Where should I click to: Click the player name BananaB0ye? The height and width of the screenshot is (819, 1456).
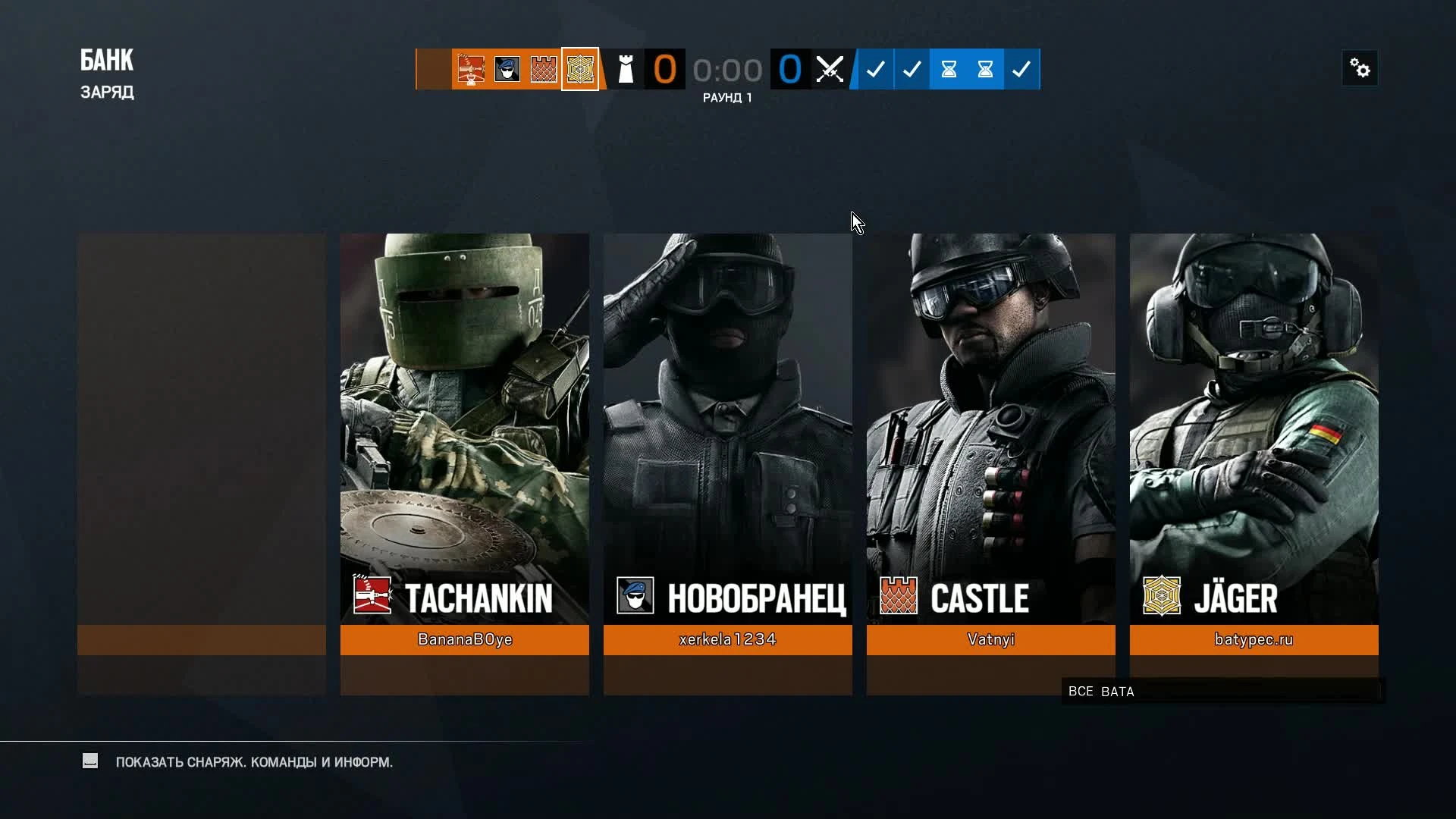click(x=464, y=639)
